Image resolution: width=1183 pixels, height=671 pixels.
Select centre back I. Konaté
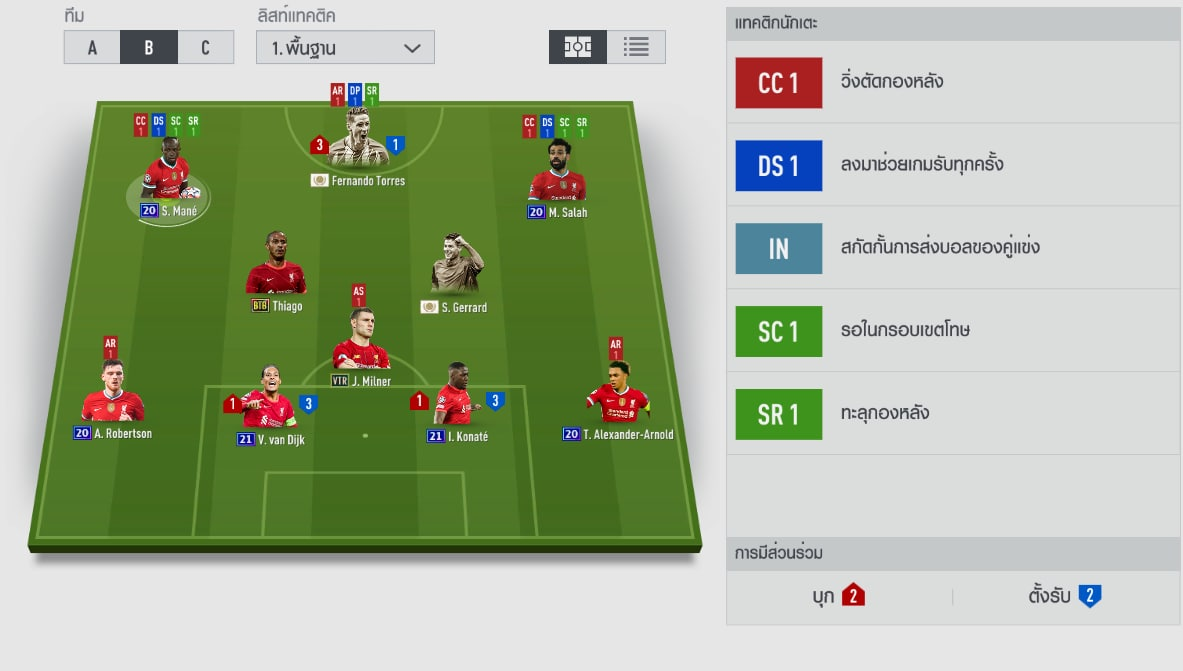(456, 399)
